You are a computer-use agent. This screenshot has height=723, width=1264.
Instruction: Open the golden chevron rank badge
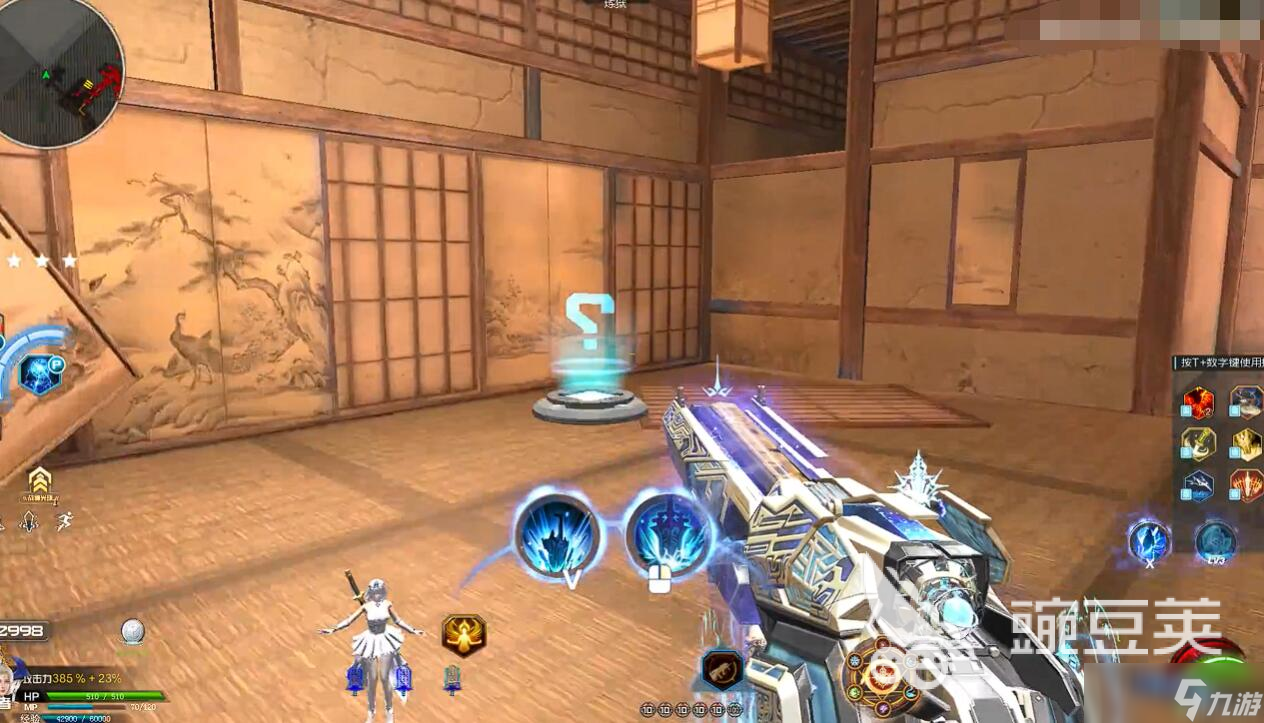[x=40, y=481]
